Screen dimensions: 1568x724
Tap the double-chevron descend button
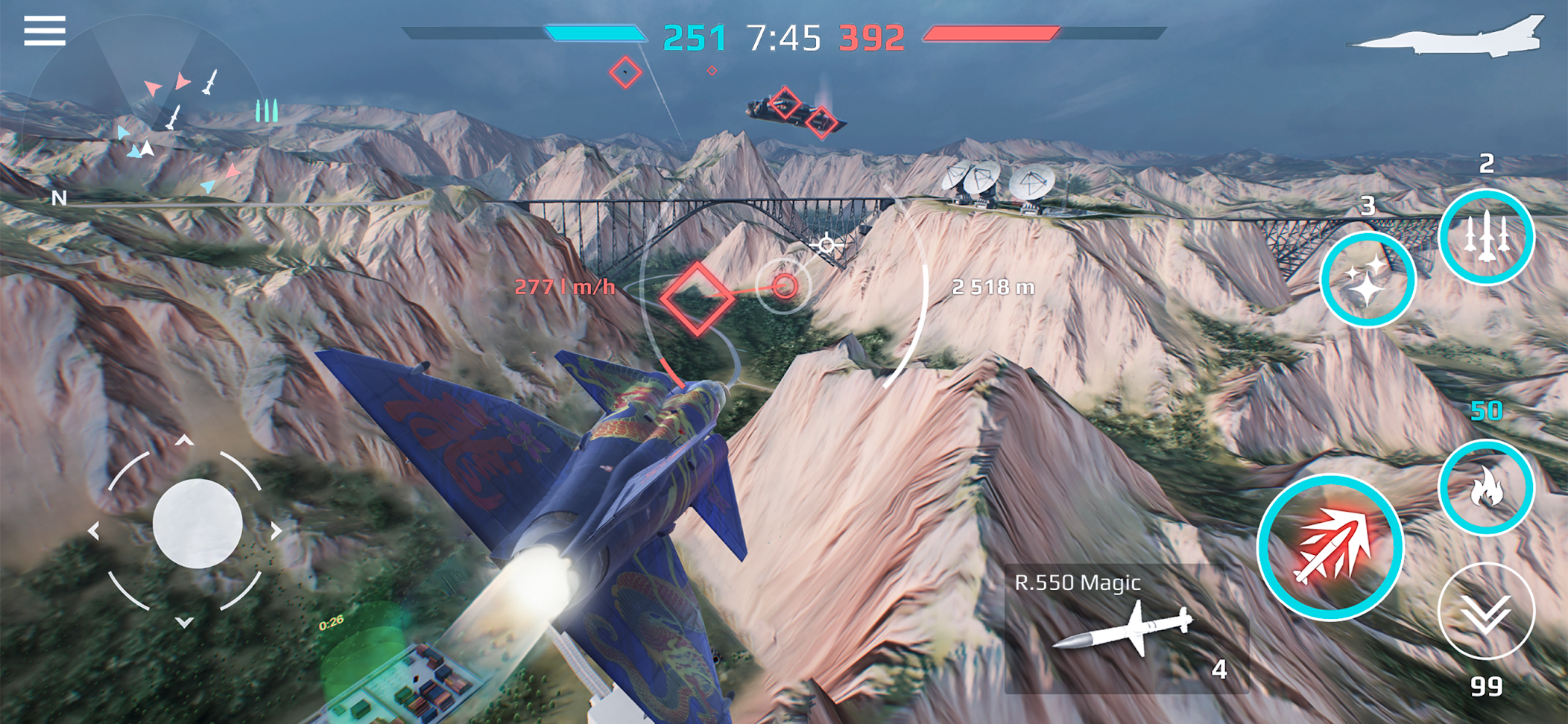coord(1485,611)
